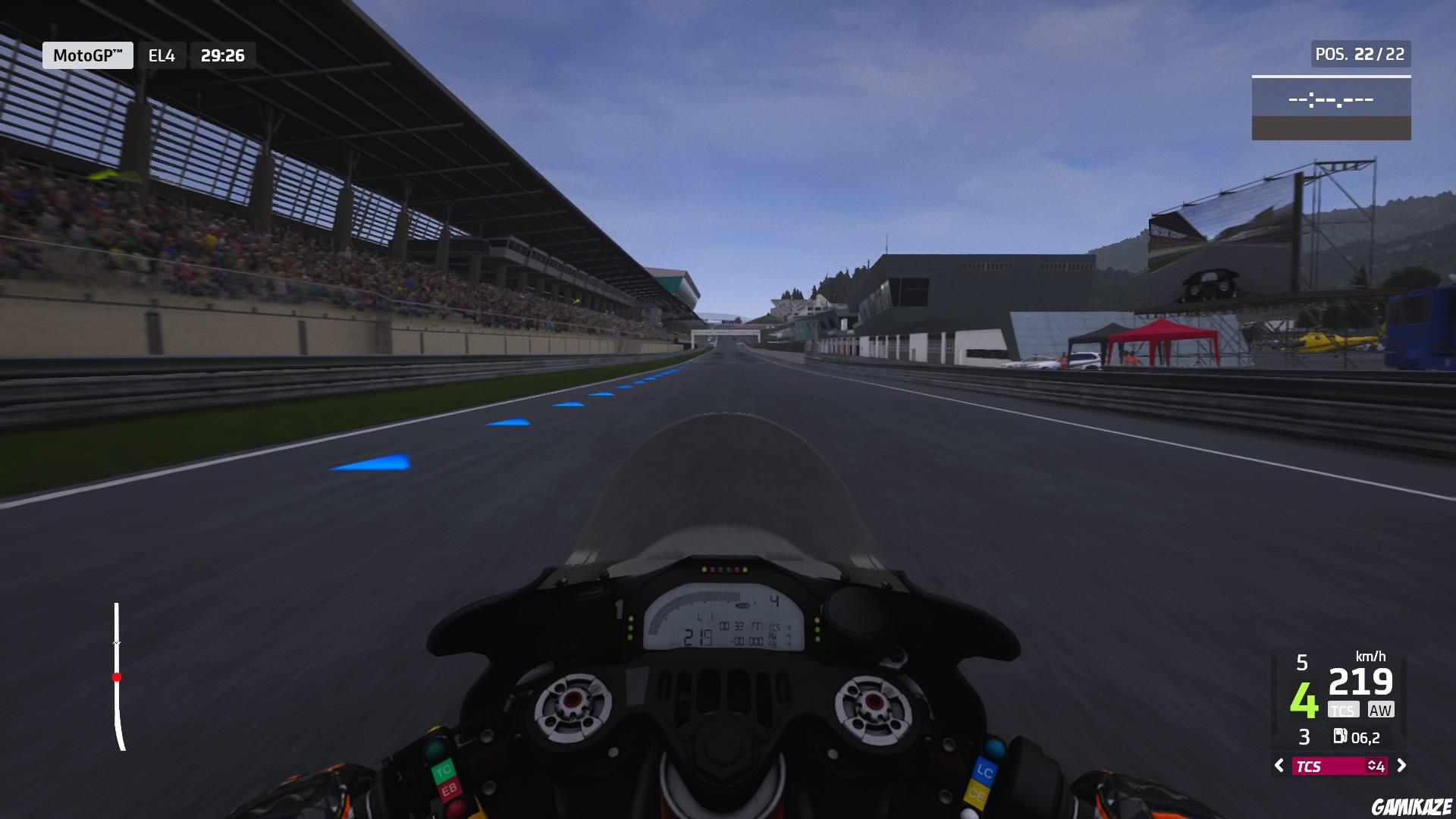
Task: Click the MotoGP™ badge in the top left
Action: (x=87, y=55)
